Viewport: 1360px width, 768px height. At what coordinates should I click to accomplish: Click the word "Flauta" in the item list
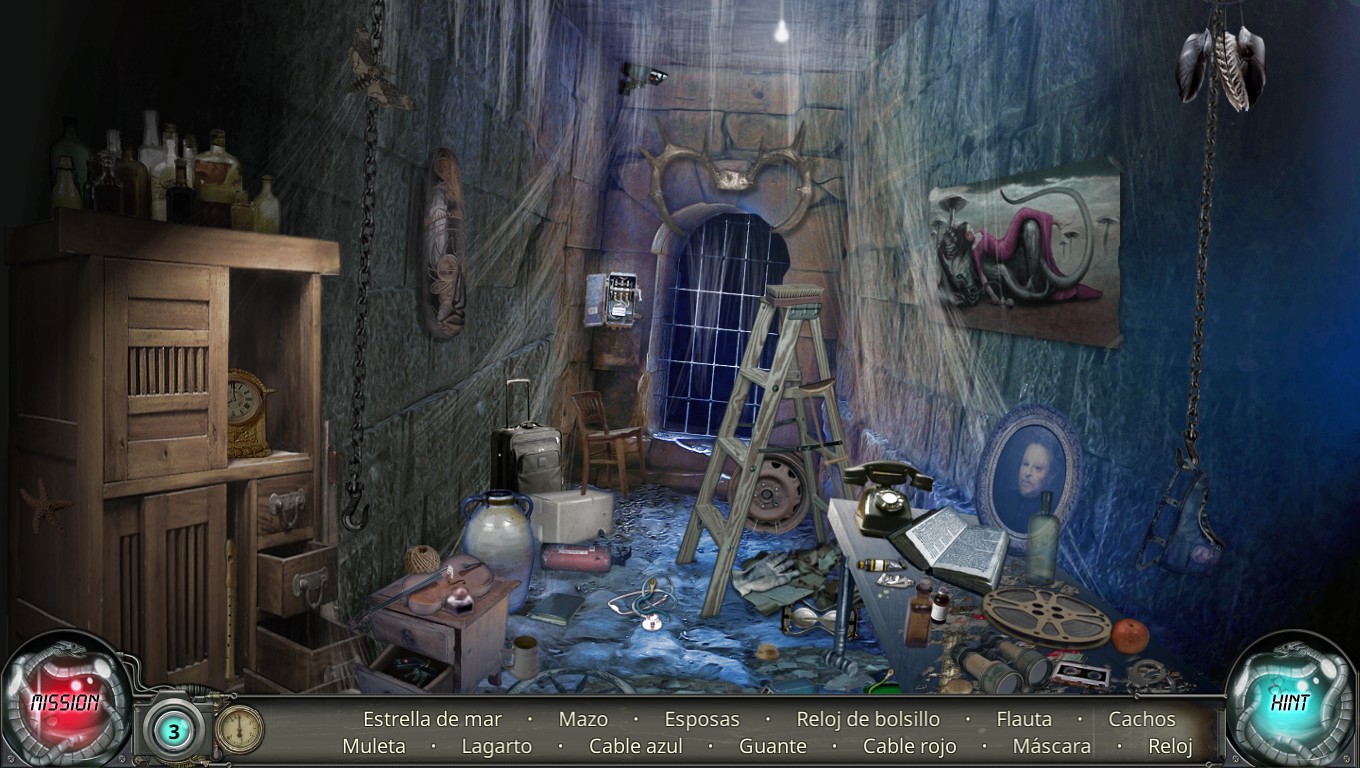pyautogui.click(x=1024, y=719)
